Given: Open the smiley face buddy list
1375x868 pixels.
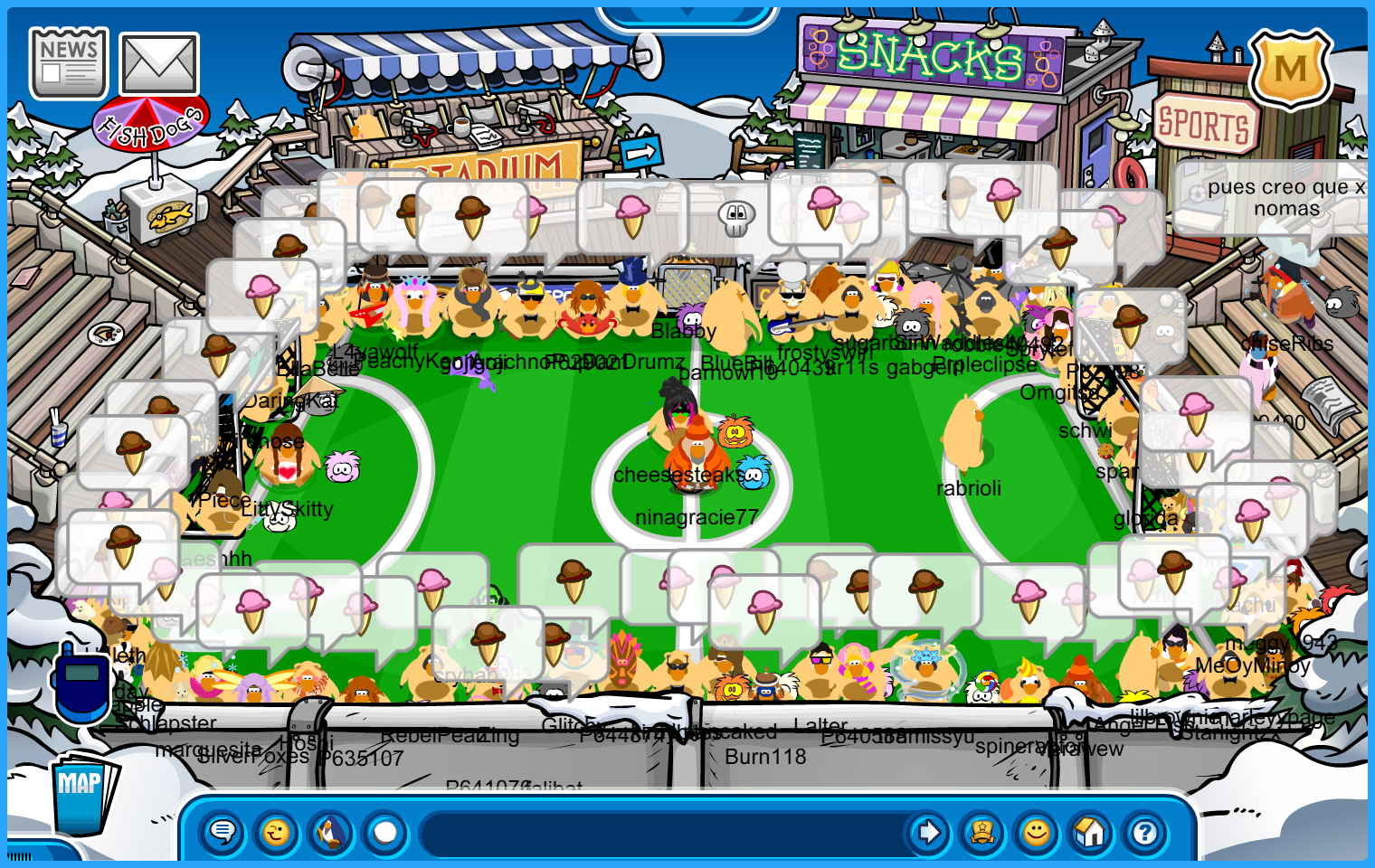Looking at the screenshot, I should [x=1037, y=832].
